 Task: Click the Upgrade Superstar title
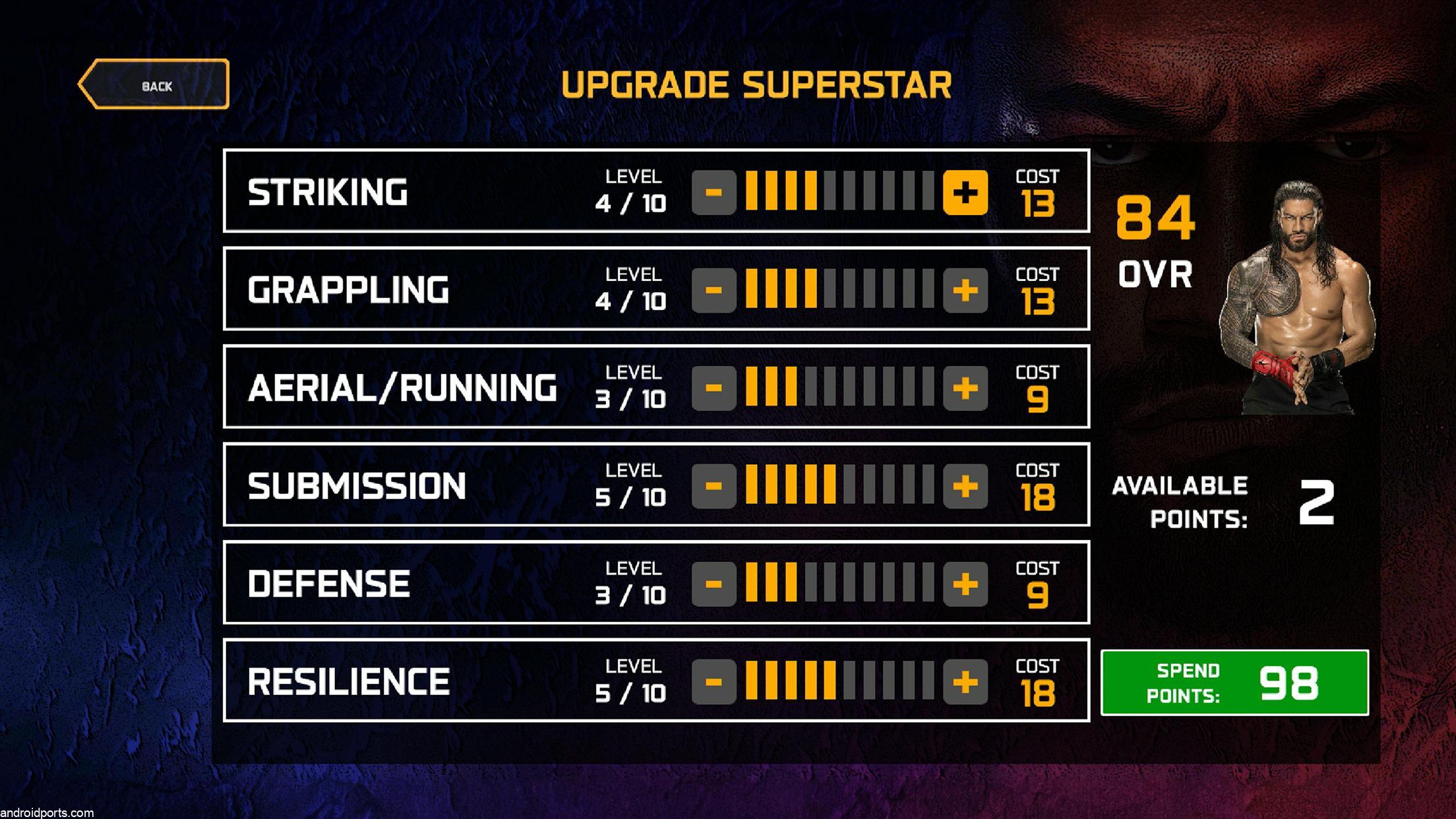pyautogui.click(x=755, y=83)
